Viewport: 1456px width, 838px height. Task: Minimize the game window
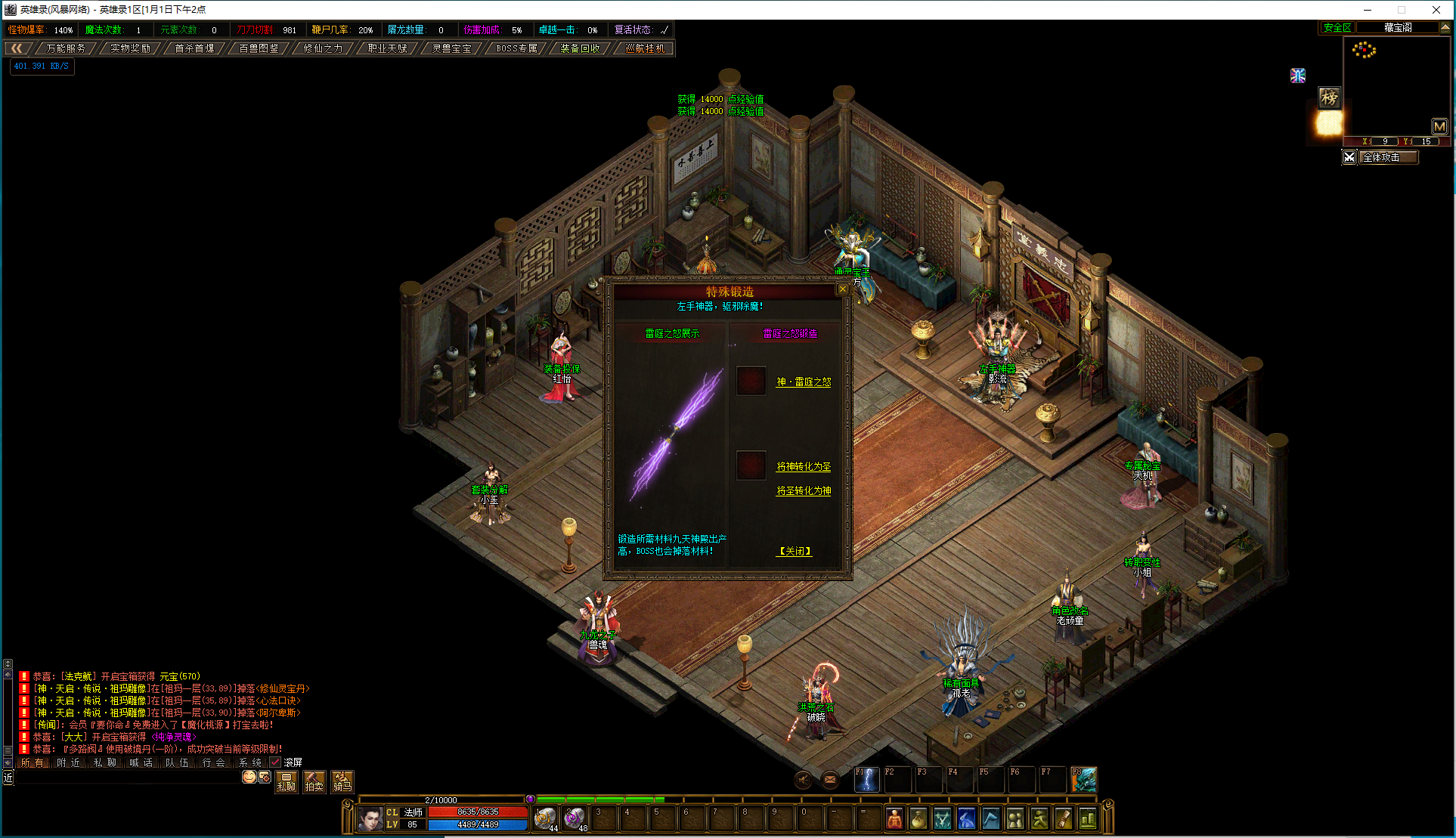click(x=1367, y=10)
